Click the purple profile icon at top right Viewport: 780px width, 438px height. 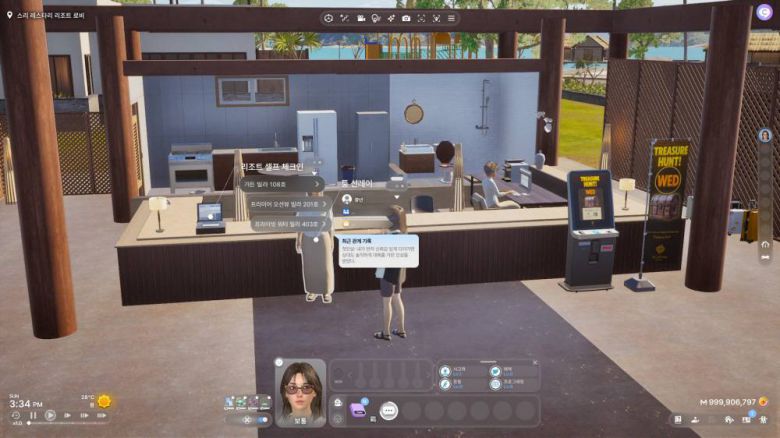[x=765, y=13]
